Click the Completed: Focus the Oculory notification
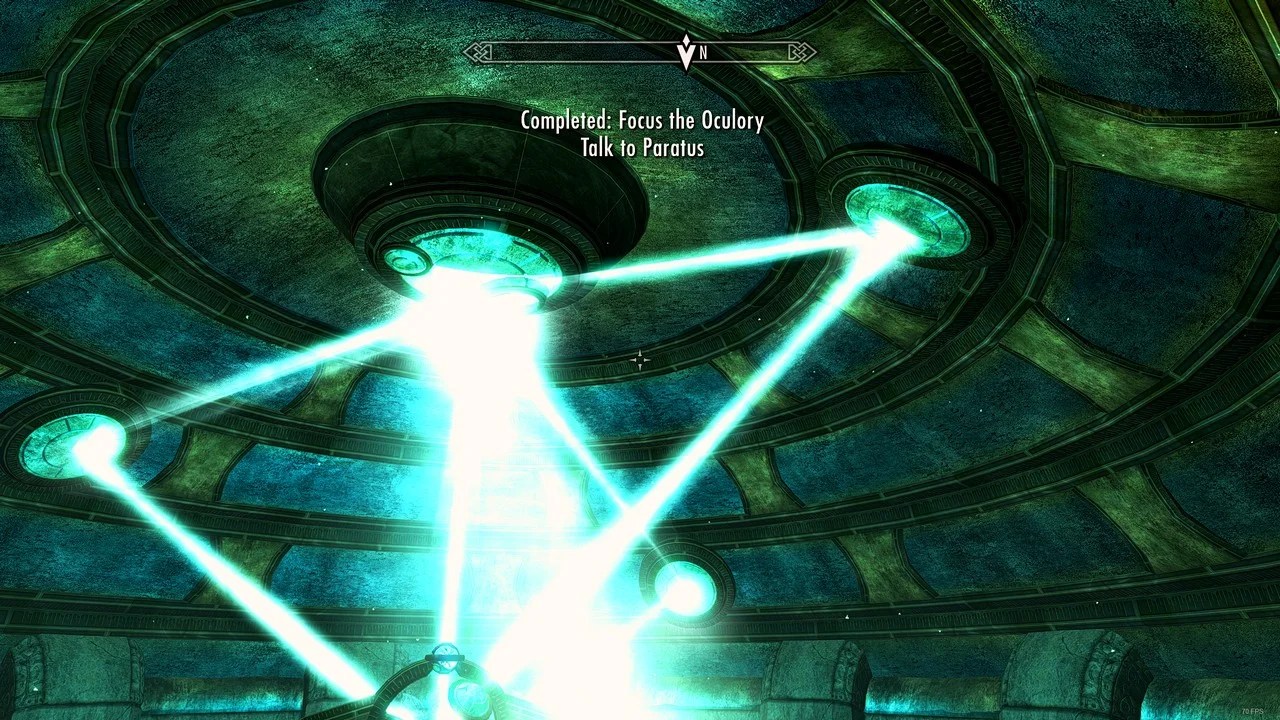Image resolution: width=1280 pixels, height=720 pixels. (640, 120)
